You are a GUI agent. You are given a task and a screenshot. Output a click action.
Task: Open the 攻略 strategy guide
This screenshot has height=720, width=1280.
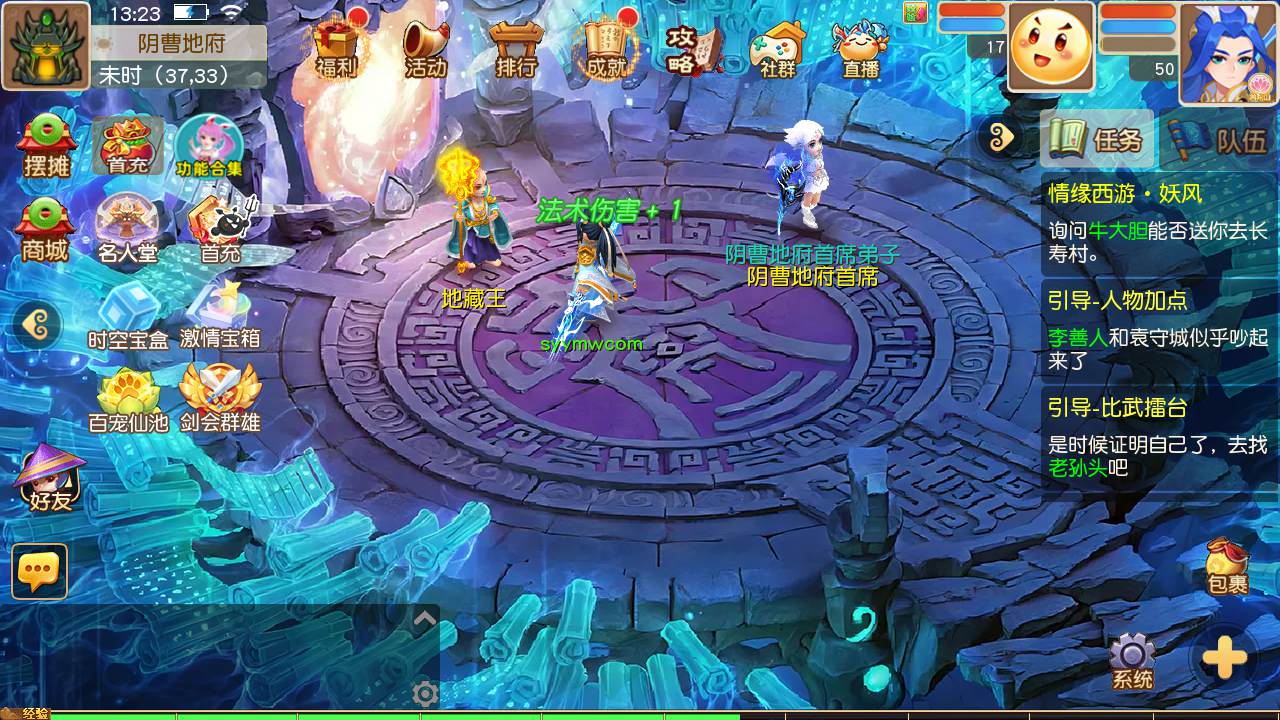click(693, 46)
